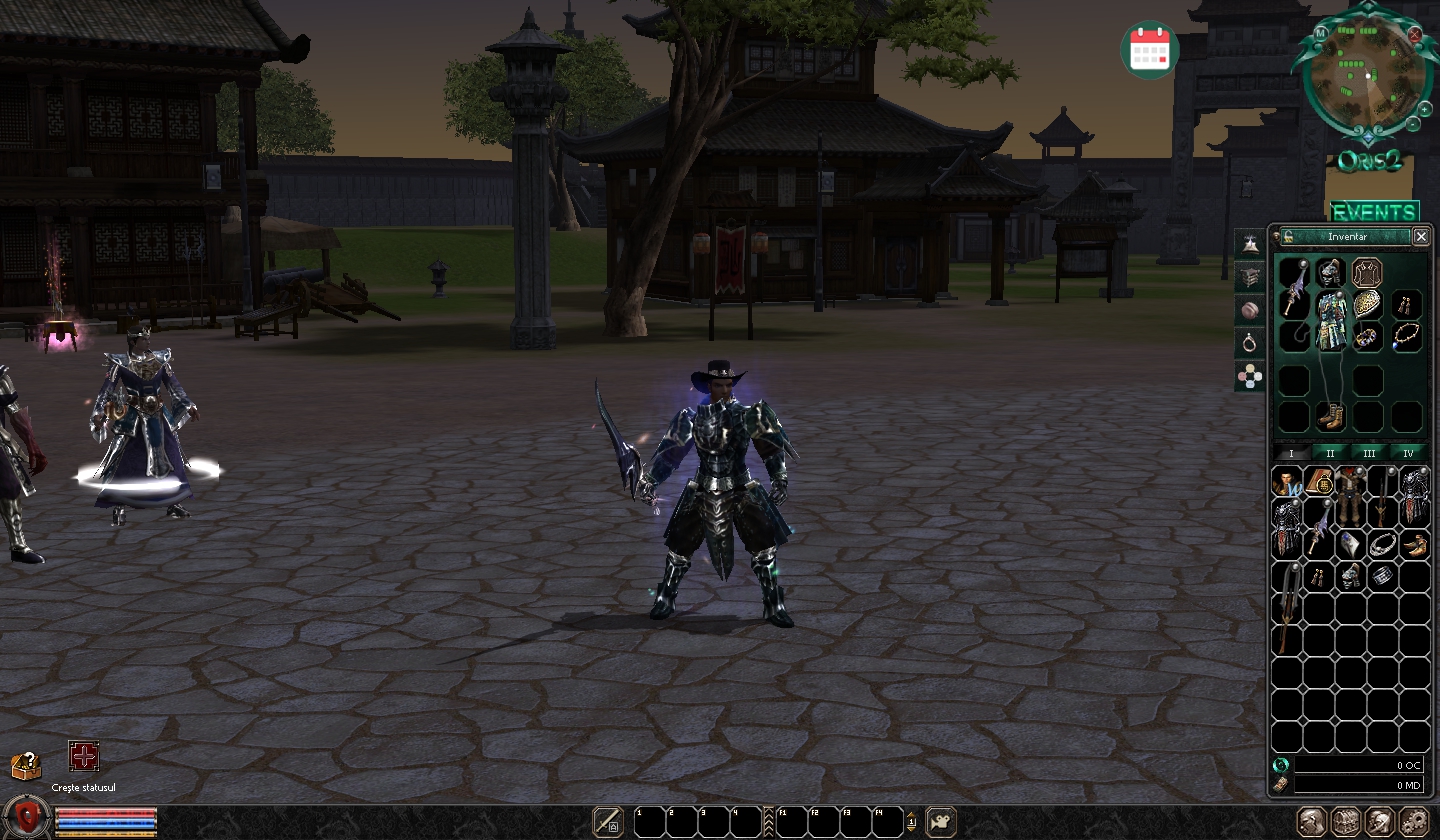1440x840 pixels.
Task: Select inventory page IV tab
Action: 1408,453
